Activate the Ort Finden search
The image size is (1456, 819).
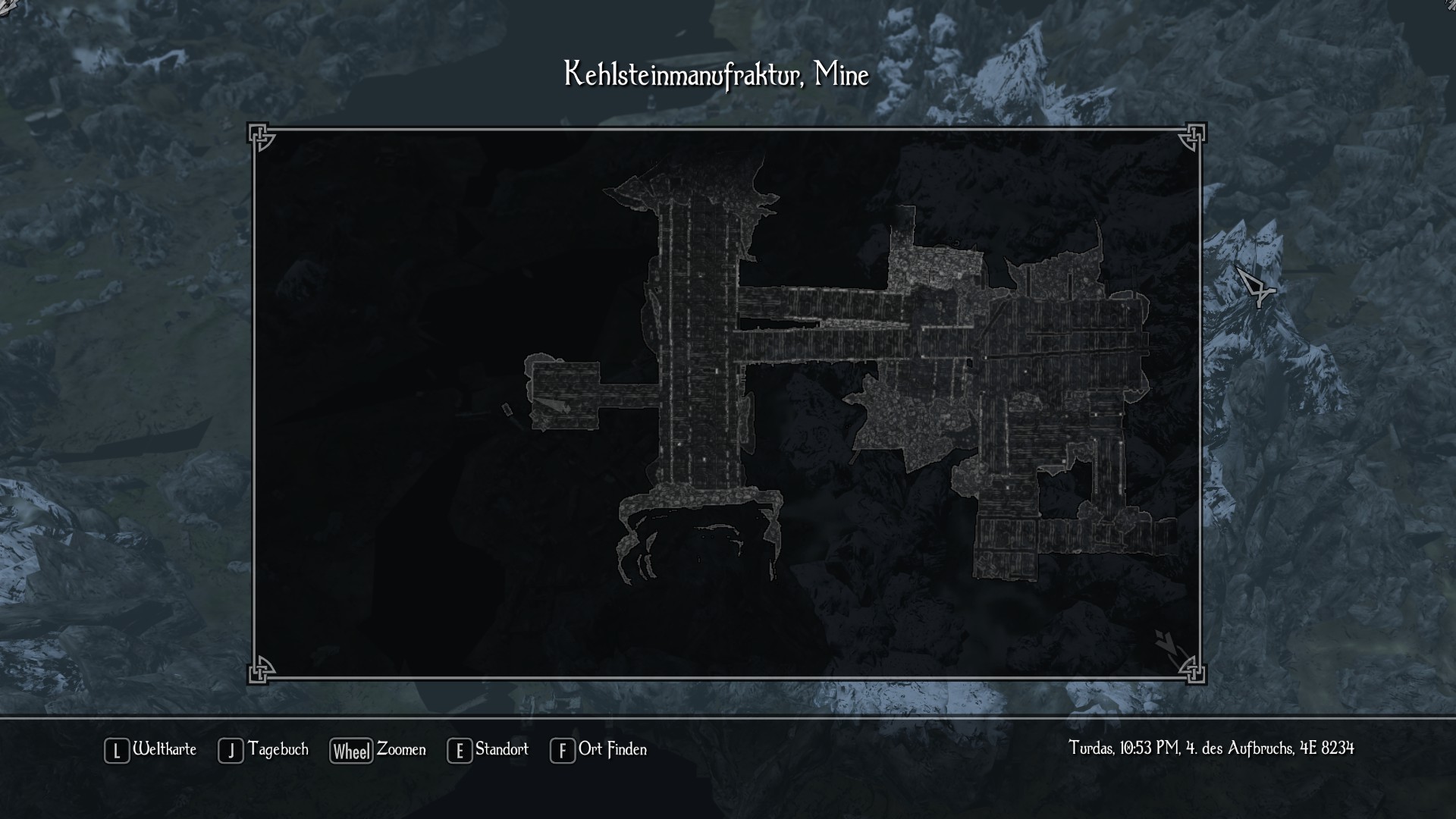[x=598, y=750]
